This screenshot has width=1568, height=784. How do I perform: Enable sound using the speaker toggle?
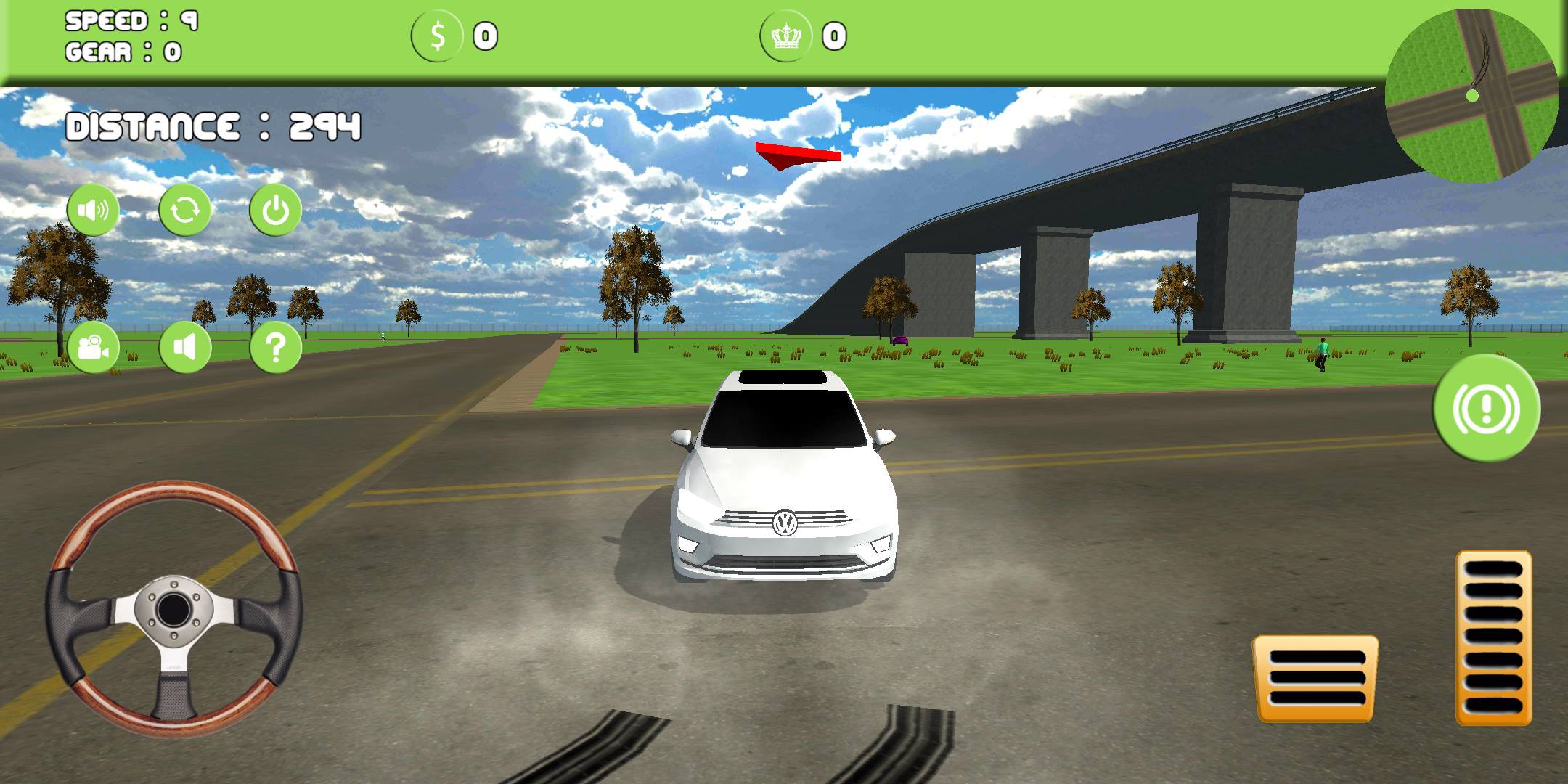(94, 209)
